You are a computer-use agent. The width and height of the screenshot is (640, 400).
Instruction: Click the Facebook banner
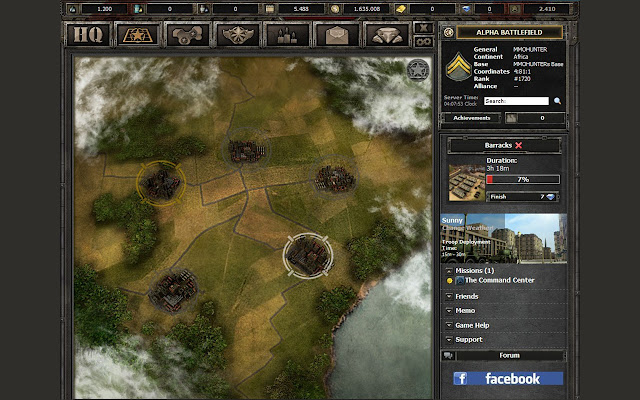click(507, 379)
